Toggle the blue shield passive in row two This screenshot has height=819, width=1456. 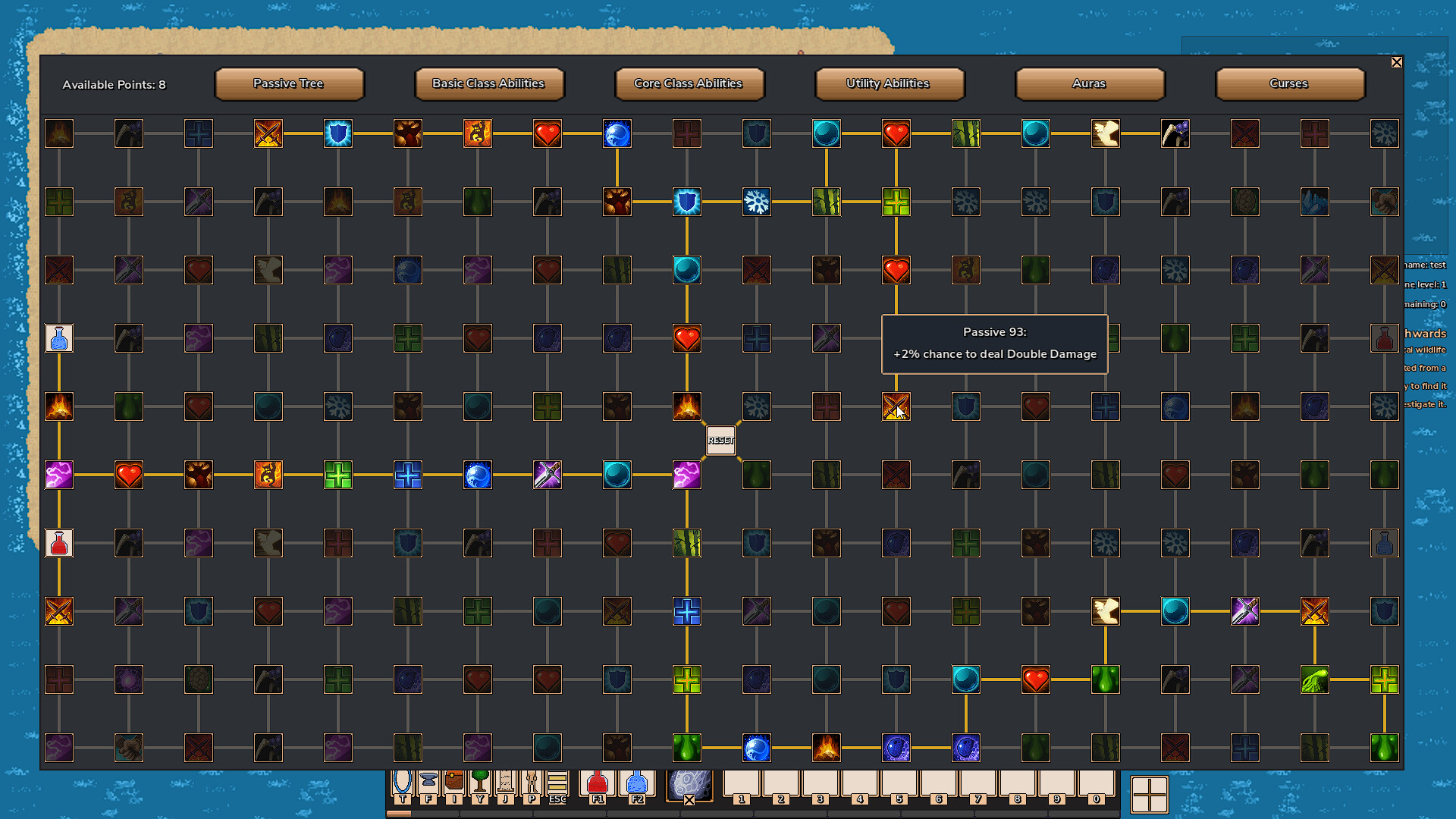(x=687, y=202)
